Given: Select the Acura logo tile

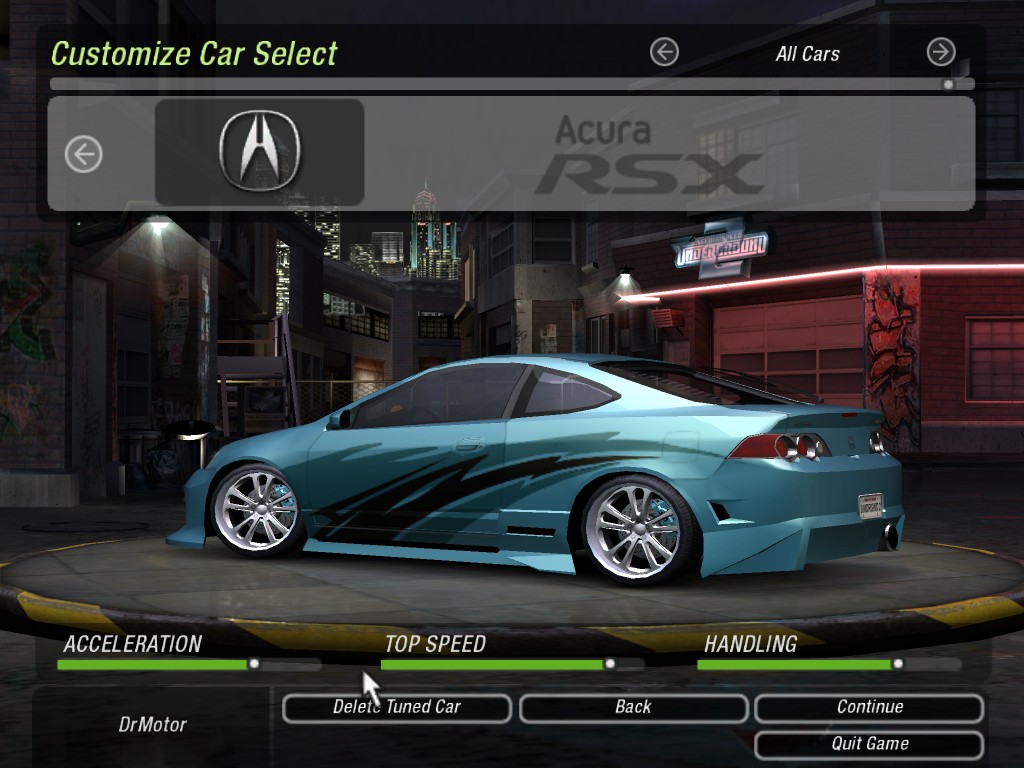Looking at the screenshot, I should pos(259,152).
